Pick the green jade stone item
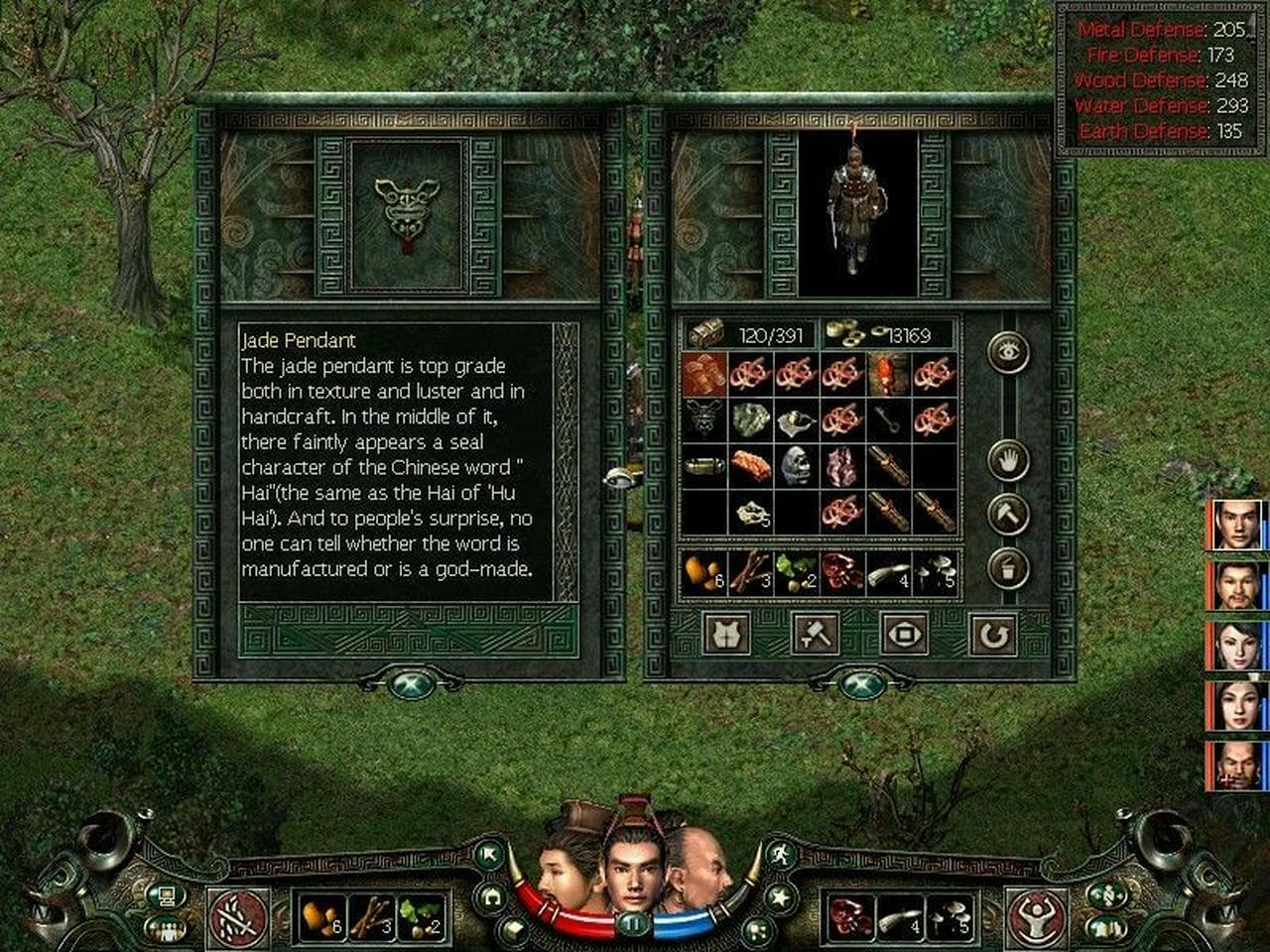Screen dimensions: 1270x952 (751, 419)
